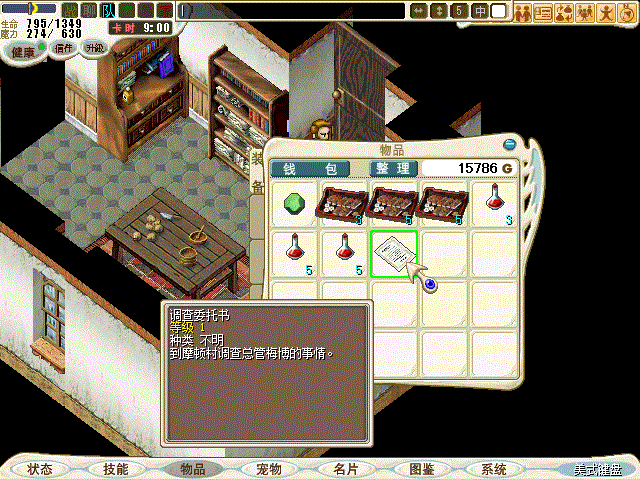Open the 系统 system menu
640x480 pixels.
(494, 468)
